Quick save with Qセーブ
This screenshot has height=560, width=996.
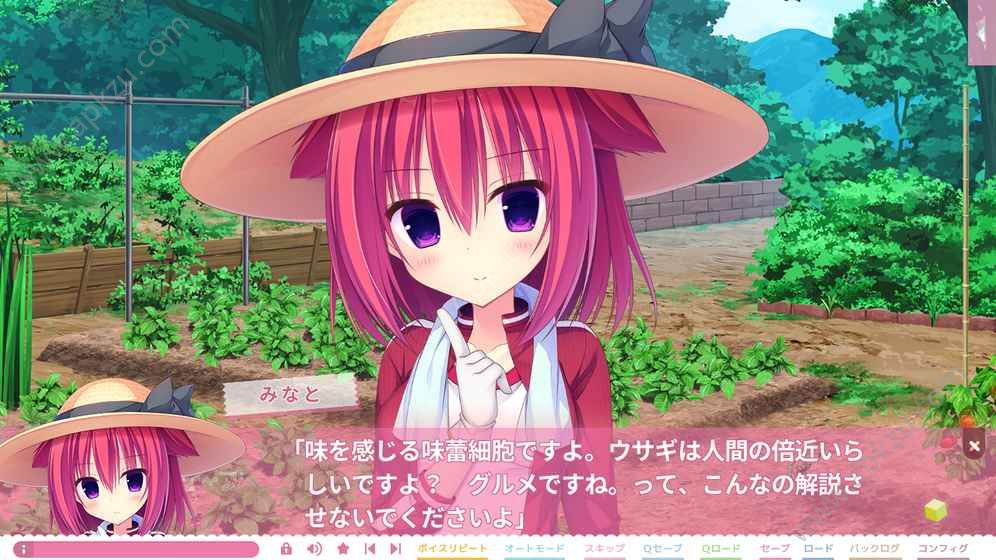coord(661,549)
